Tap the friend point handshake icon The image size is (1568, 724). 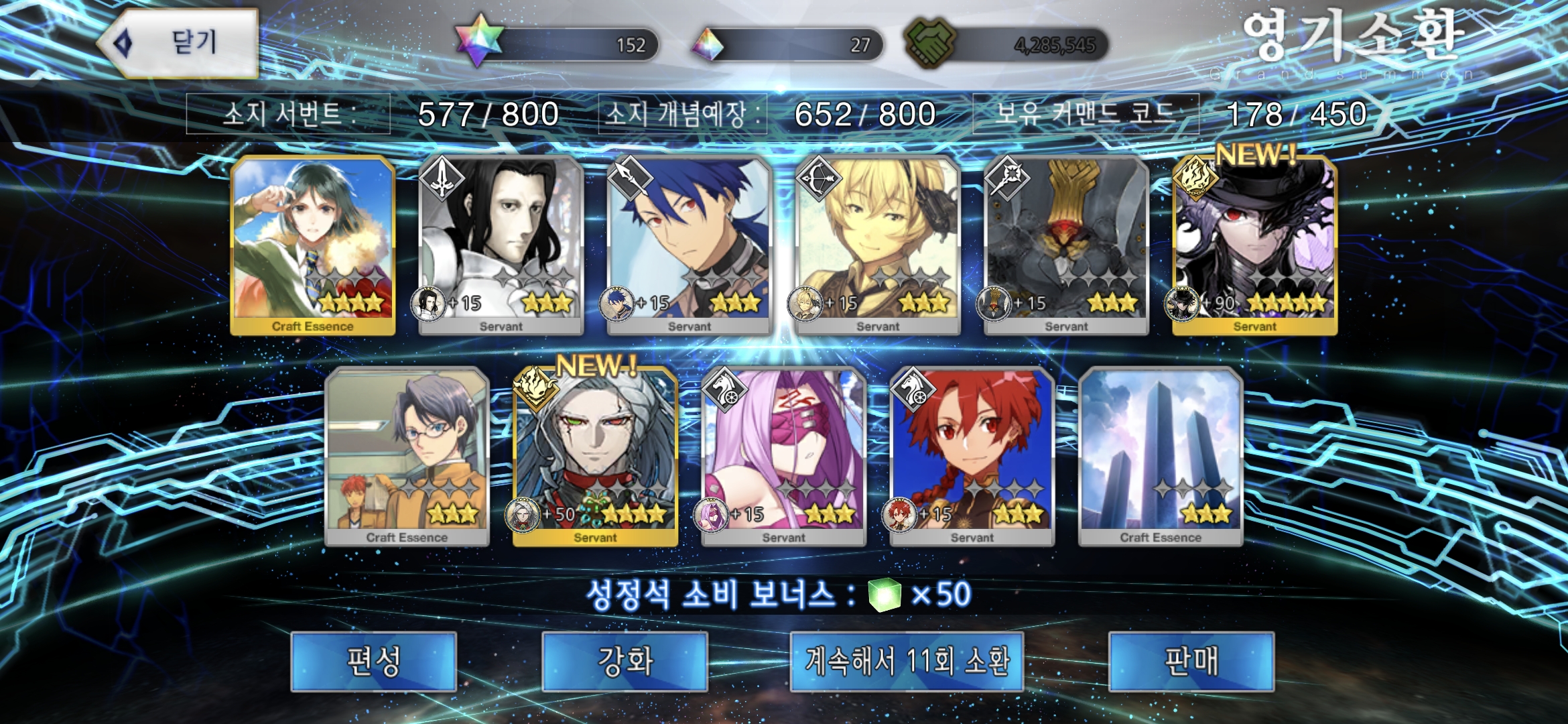(x=929, y=43)
